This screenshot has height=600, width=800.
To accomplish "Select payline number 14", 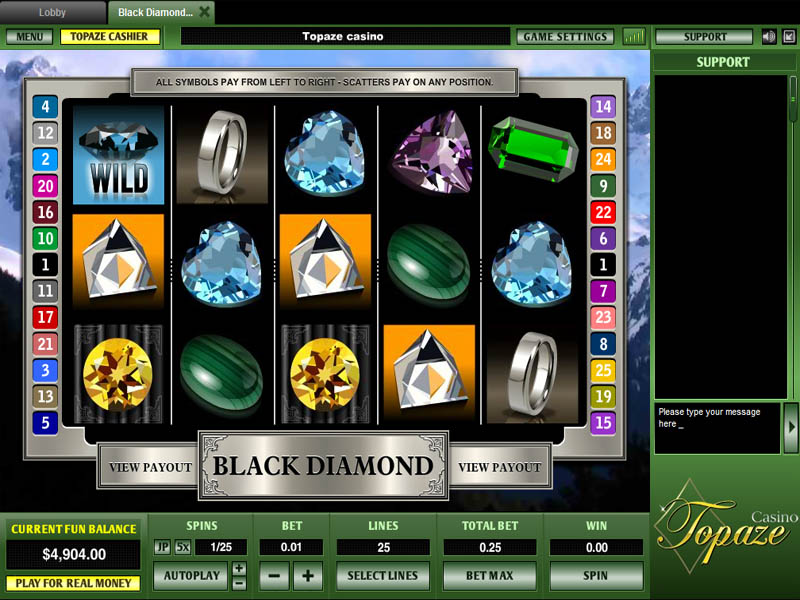I will click(x=602, y=107).
